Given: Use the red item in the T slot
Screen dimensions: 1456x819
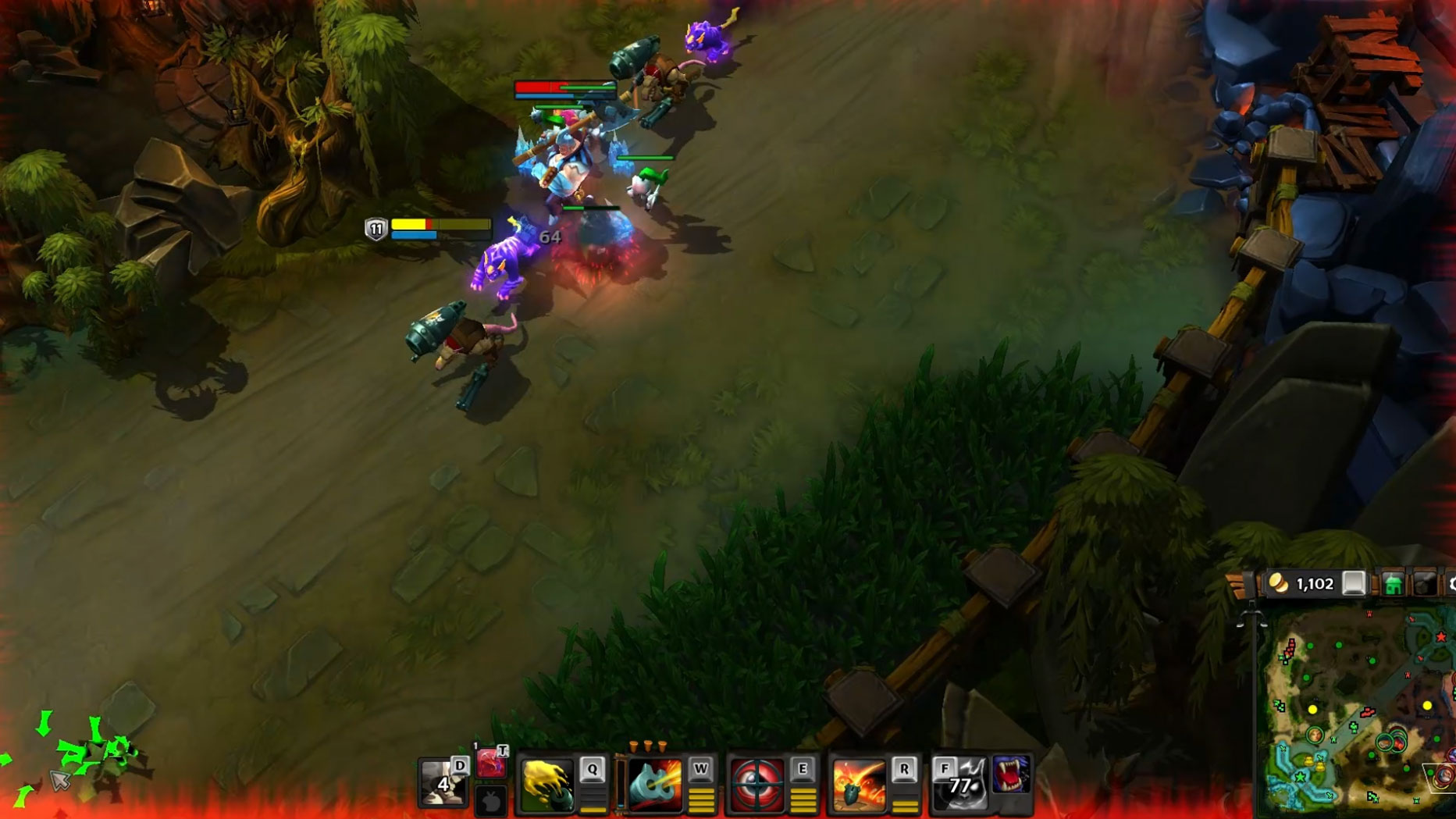Looking at the screenshot, I should (491, 762).
